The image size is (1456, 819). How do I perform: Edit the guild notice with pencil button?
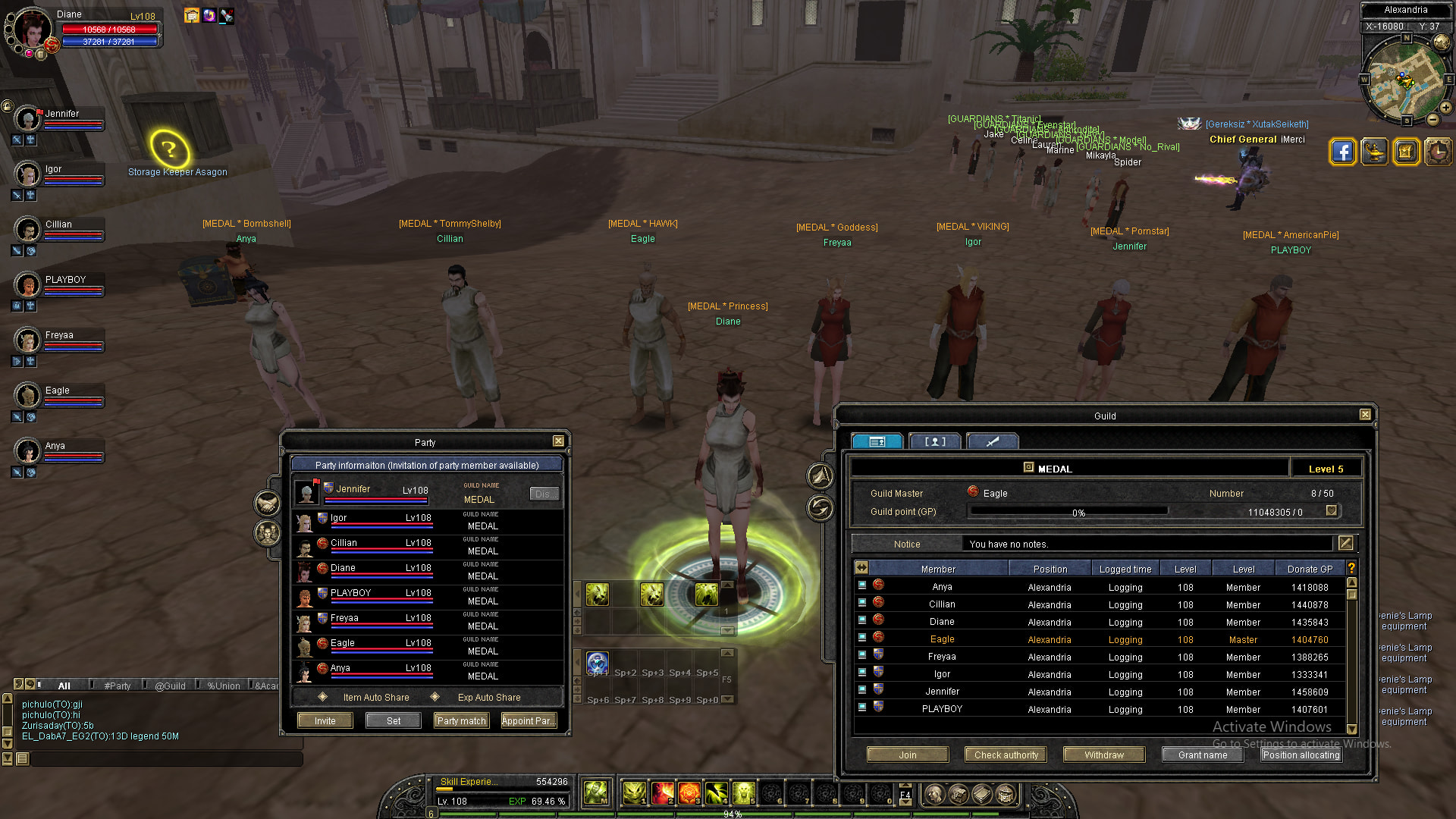point(1345,543)
